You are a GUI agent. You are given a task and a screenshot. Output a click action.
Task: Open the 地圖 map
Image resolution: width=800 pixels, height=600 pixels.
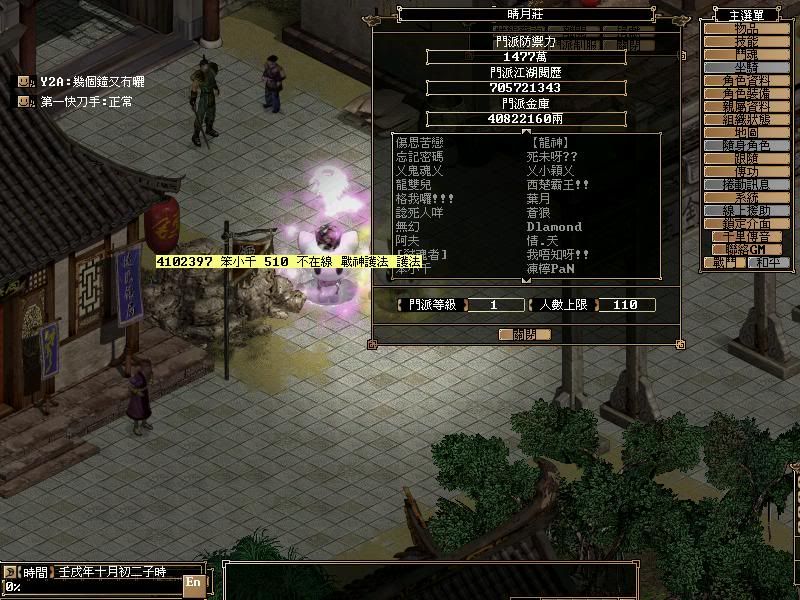(x=747, y=133)
